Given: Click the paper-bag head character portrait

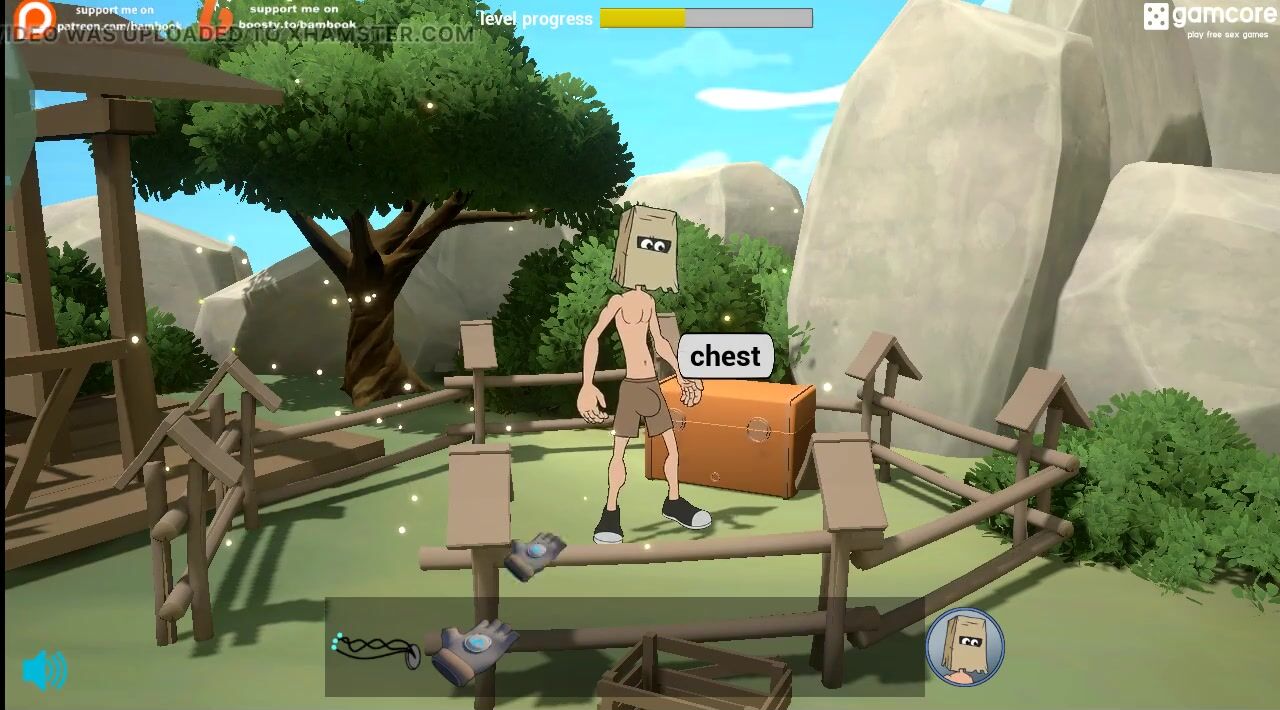Looking at the screenshot, I should (964, 646).
